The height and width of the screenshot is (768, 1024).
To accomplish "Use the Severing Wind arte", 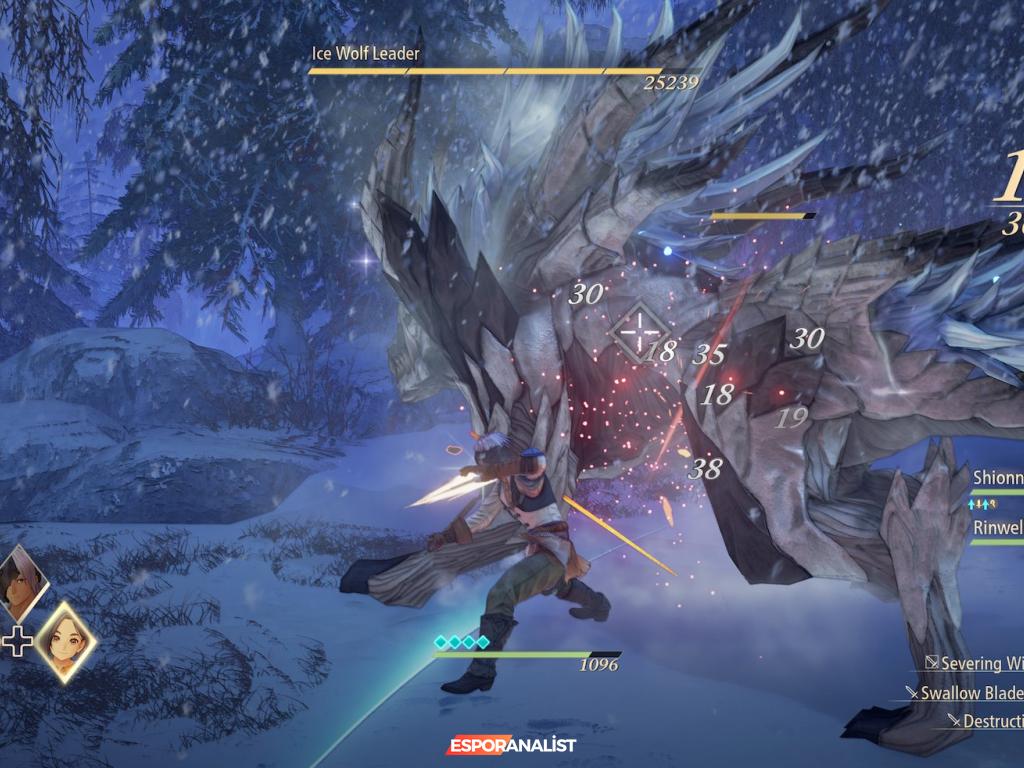I will coord(975,663).
